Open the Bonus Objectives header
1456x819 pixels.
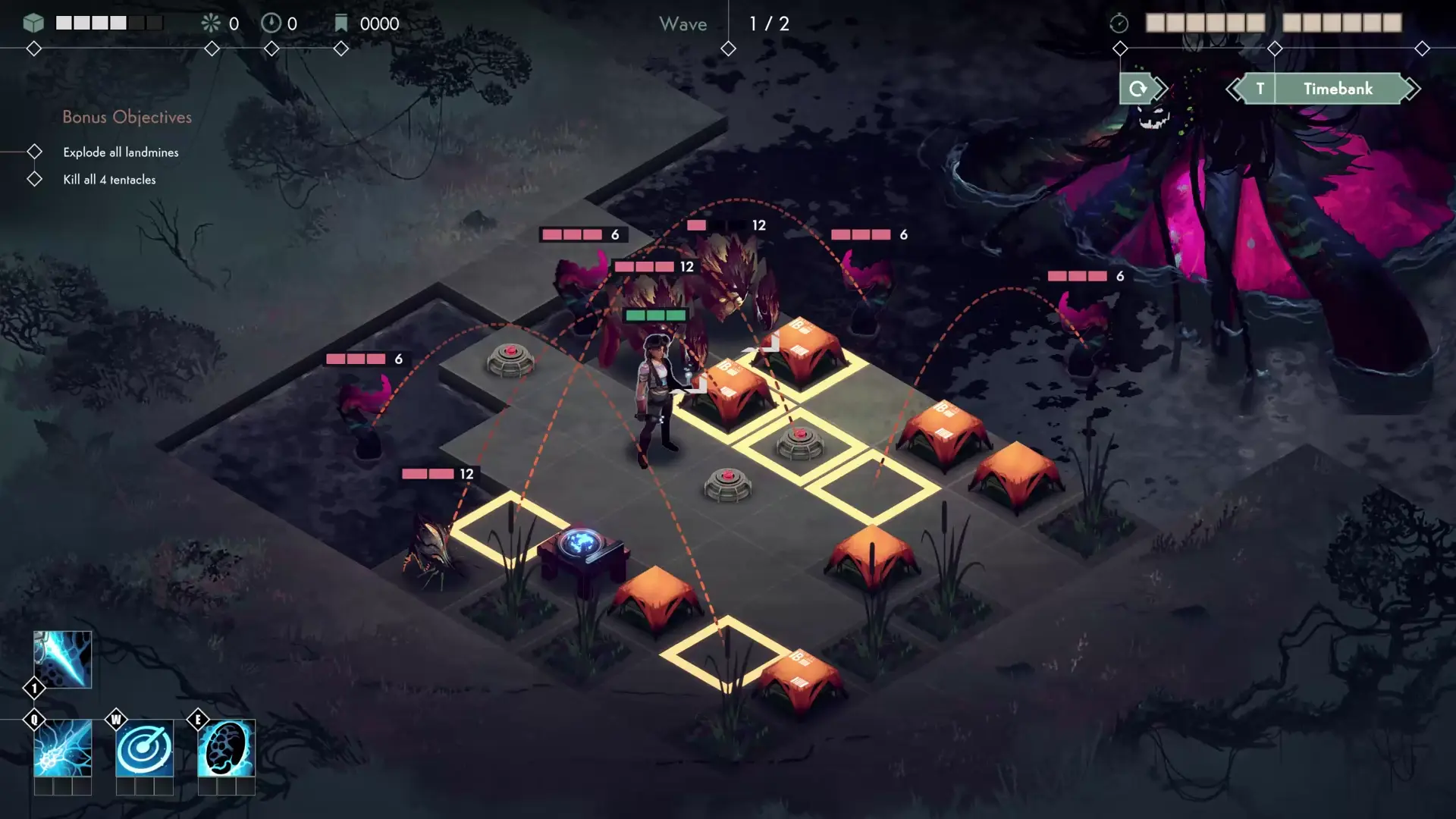(127, 117)
